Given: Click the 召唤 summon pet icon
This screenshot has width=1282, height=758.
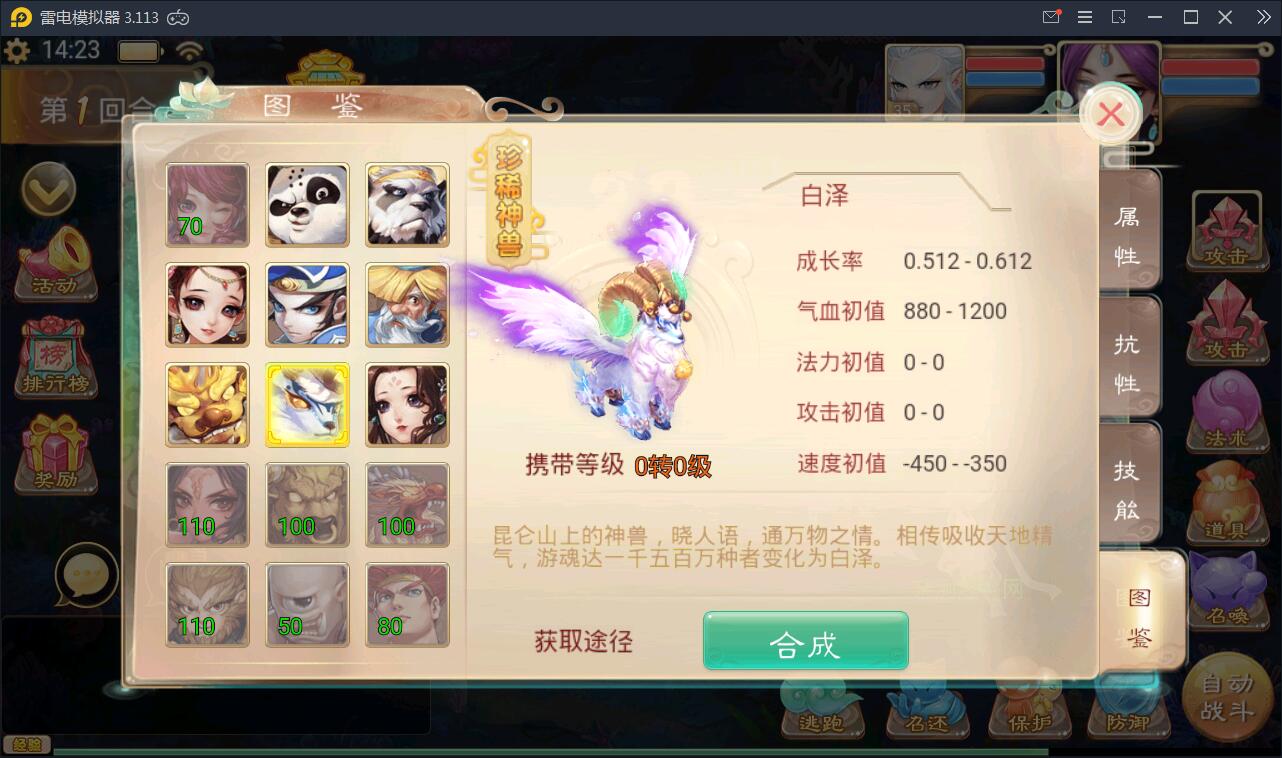Looking at the screenshot, I should pyautogui.click(x=1228, y=590).
